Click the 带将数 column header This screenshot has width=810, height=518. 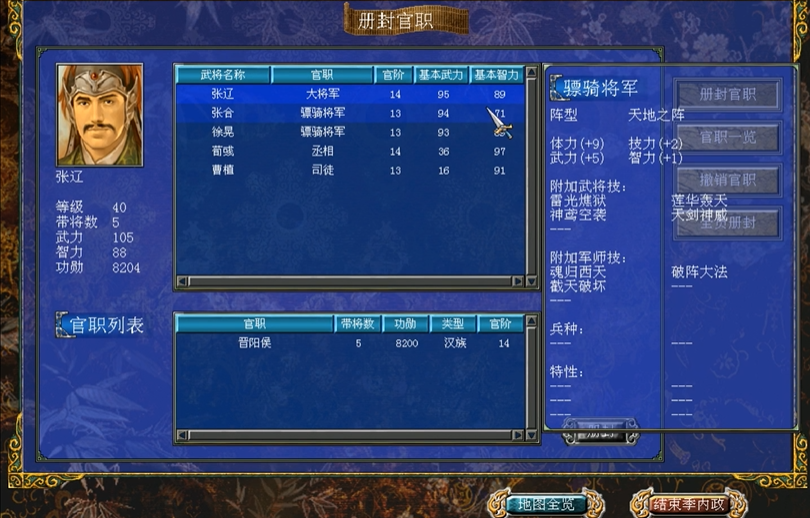[x=356, y=324]
